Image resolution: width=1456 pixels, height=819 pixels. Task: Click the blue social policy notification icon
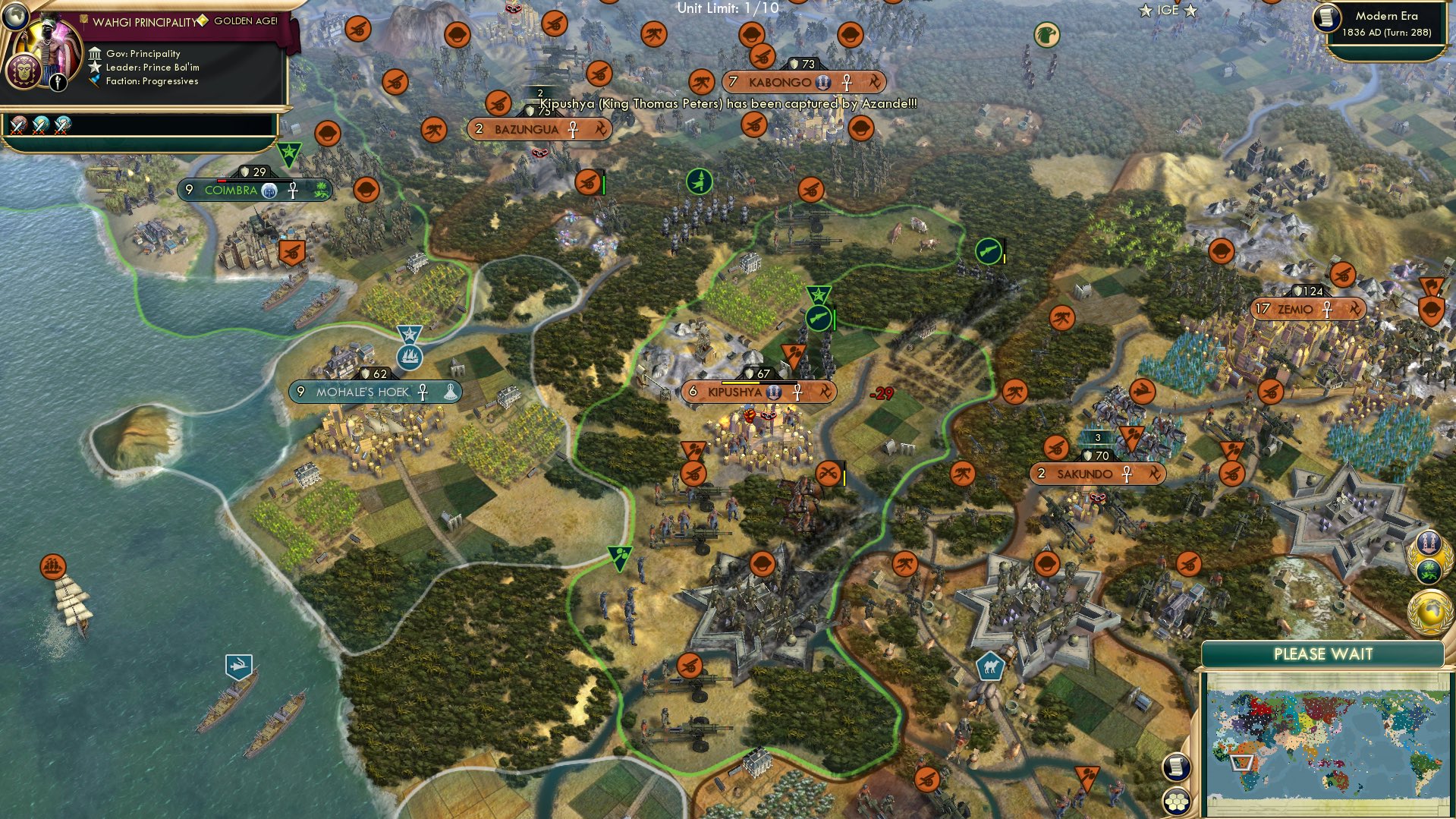click(x=1429, y=543)
